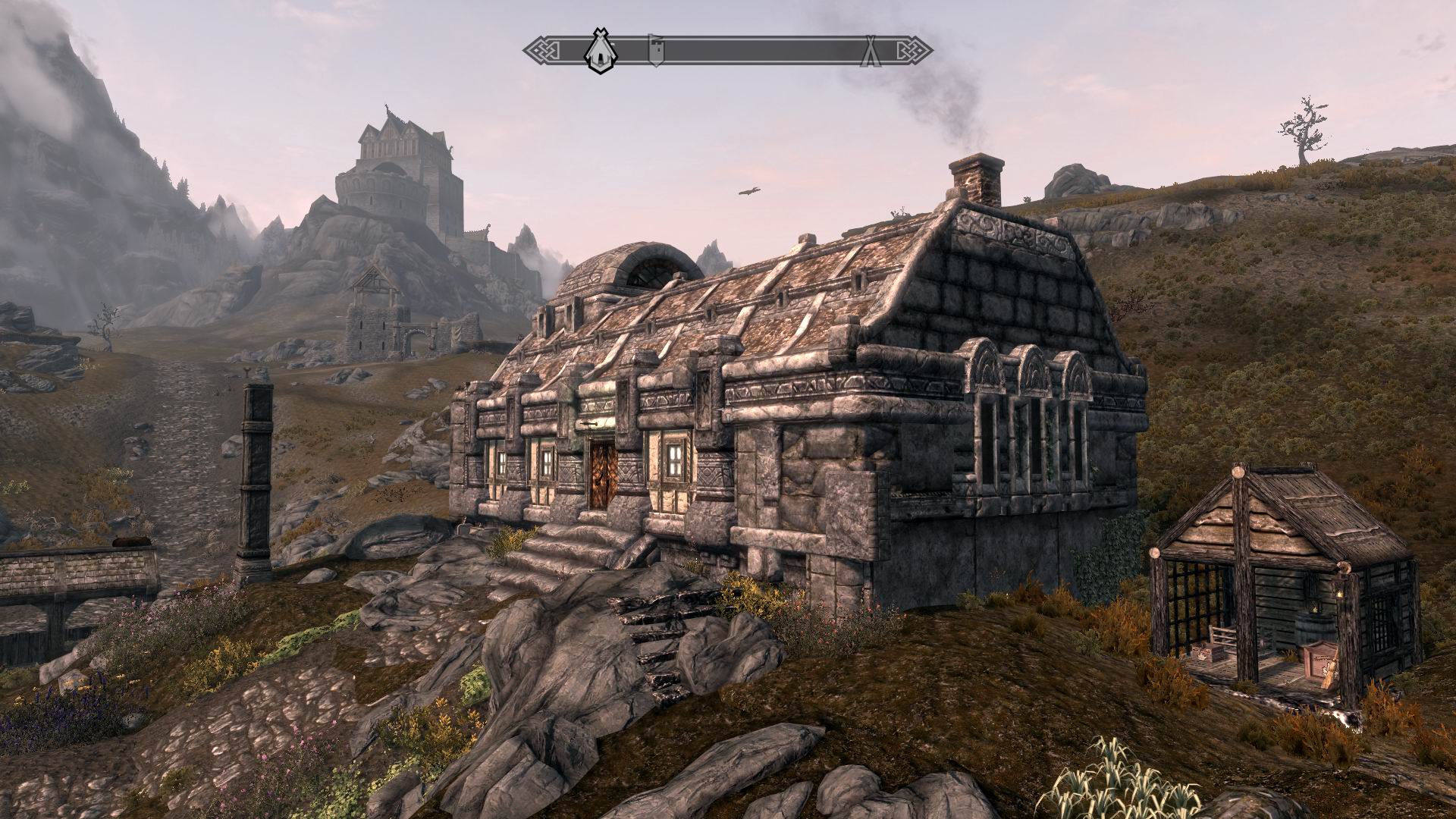Click the house marker on the compass
This screenshot has width=1456, height=819.
602,52
